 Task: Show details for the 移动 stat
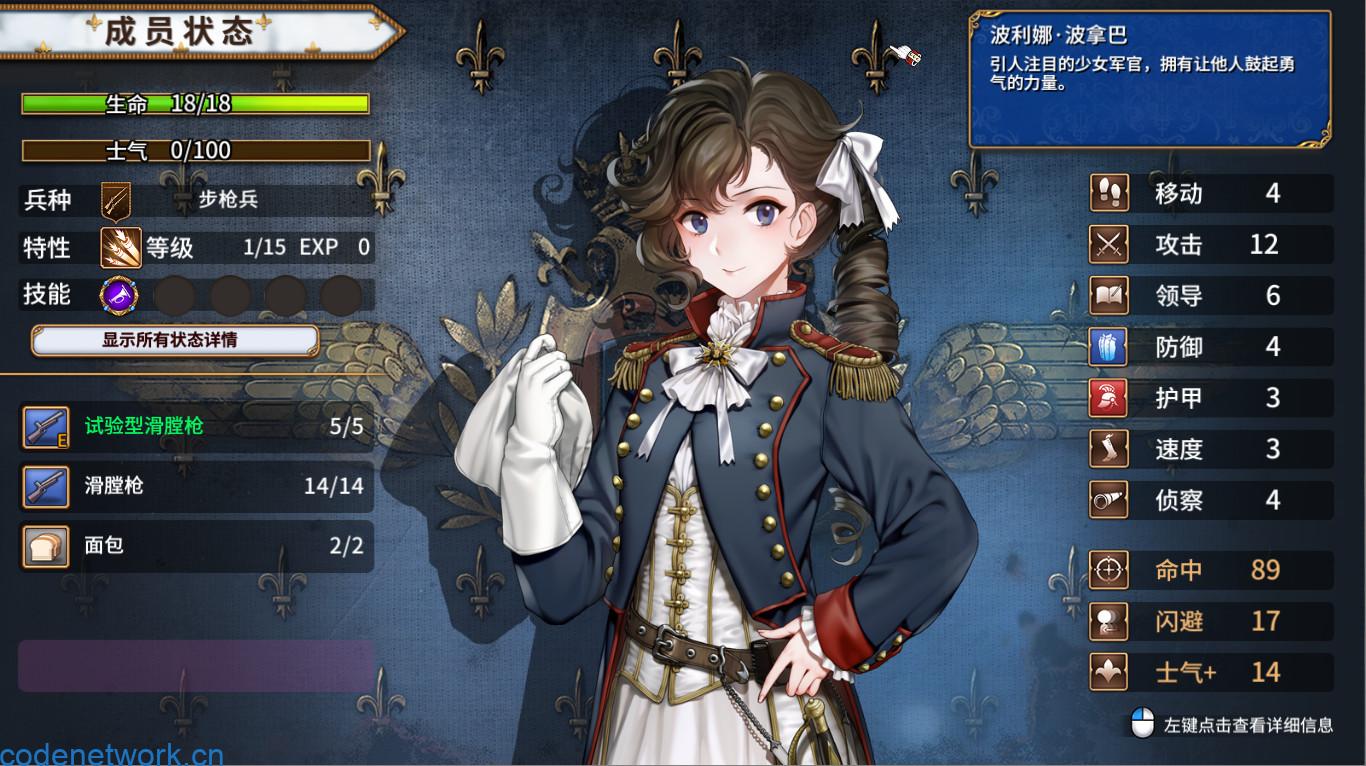coord(1210,193)
